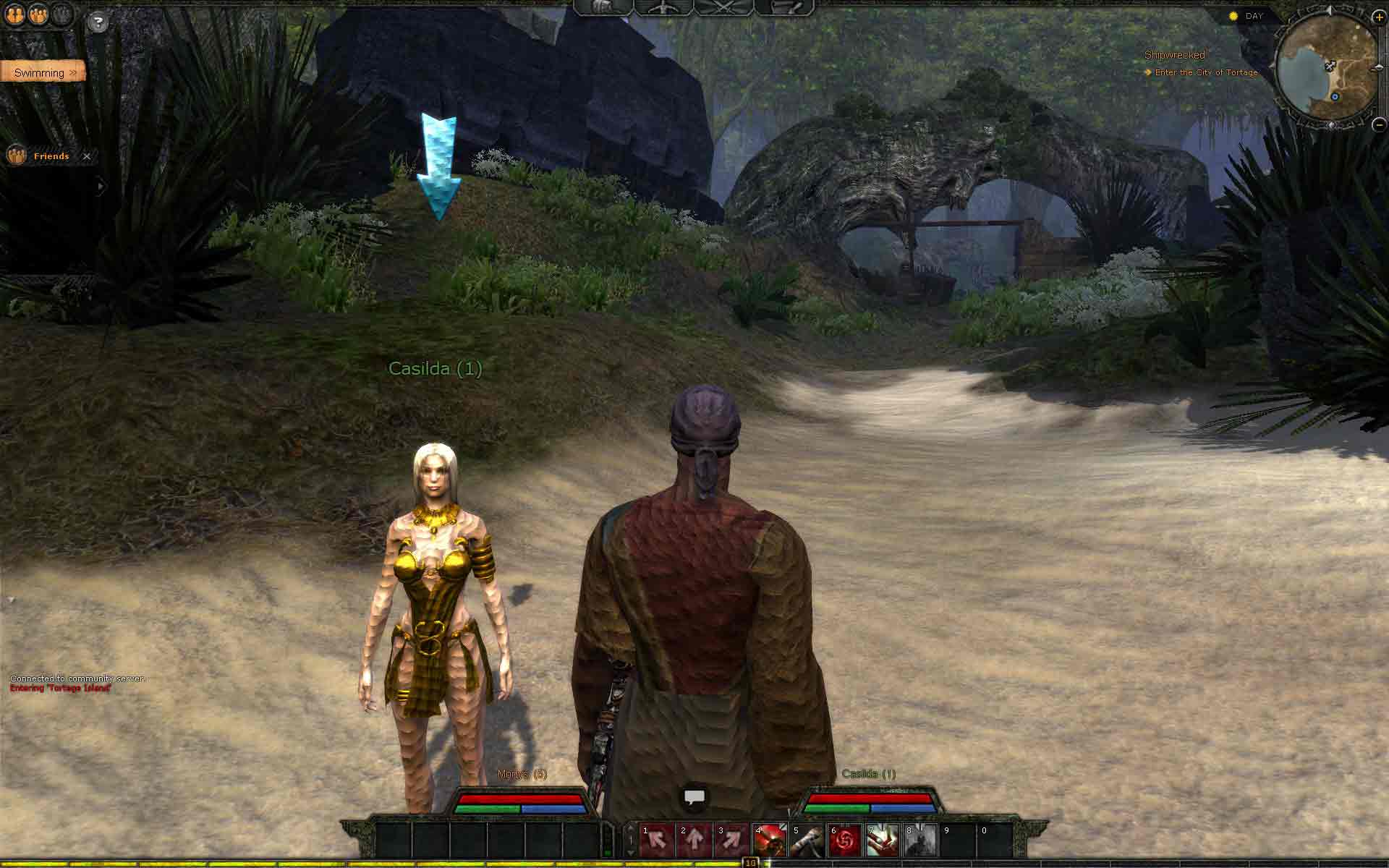The image size is (1389, 868).
Task: Zoom in the minimap with the plus button
Action: click(x=1378, y=17)
